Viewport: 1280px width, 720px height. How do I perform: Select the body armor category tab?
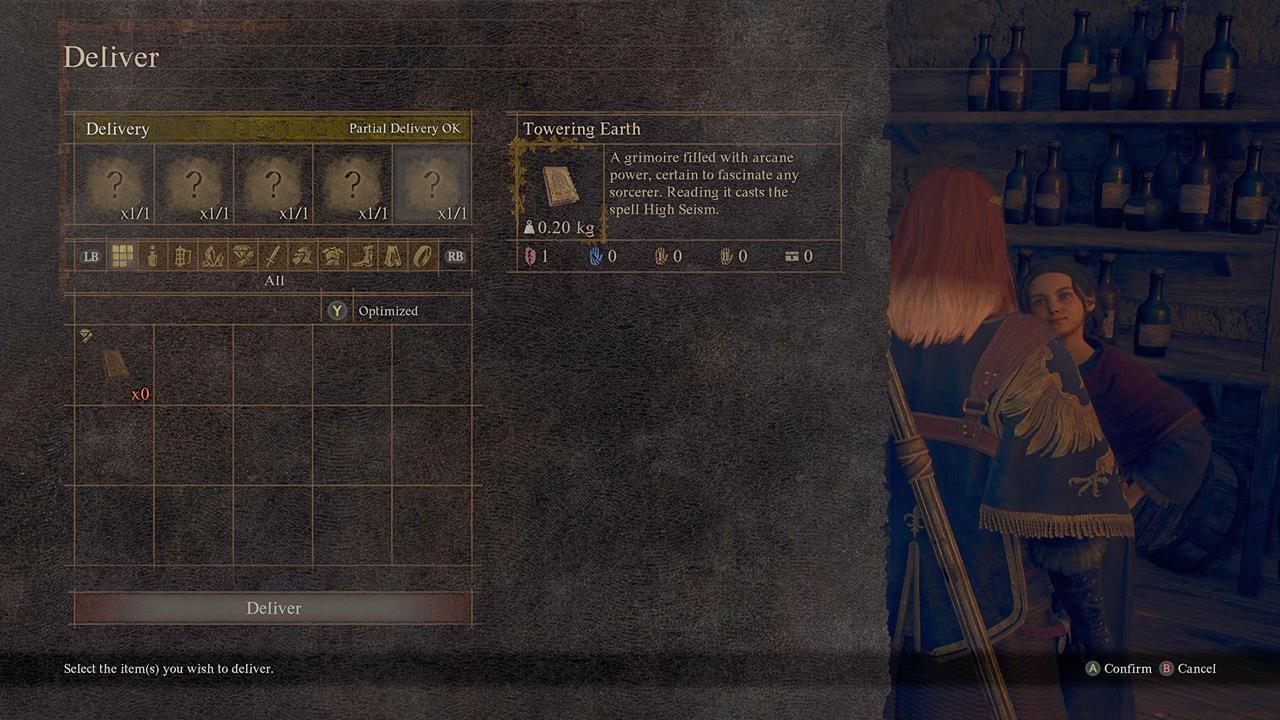point(332,256)
